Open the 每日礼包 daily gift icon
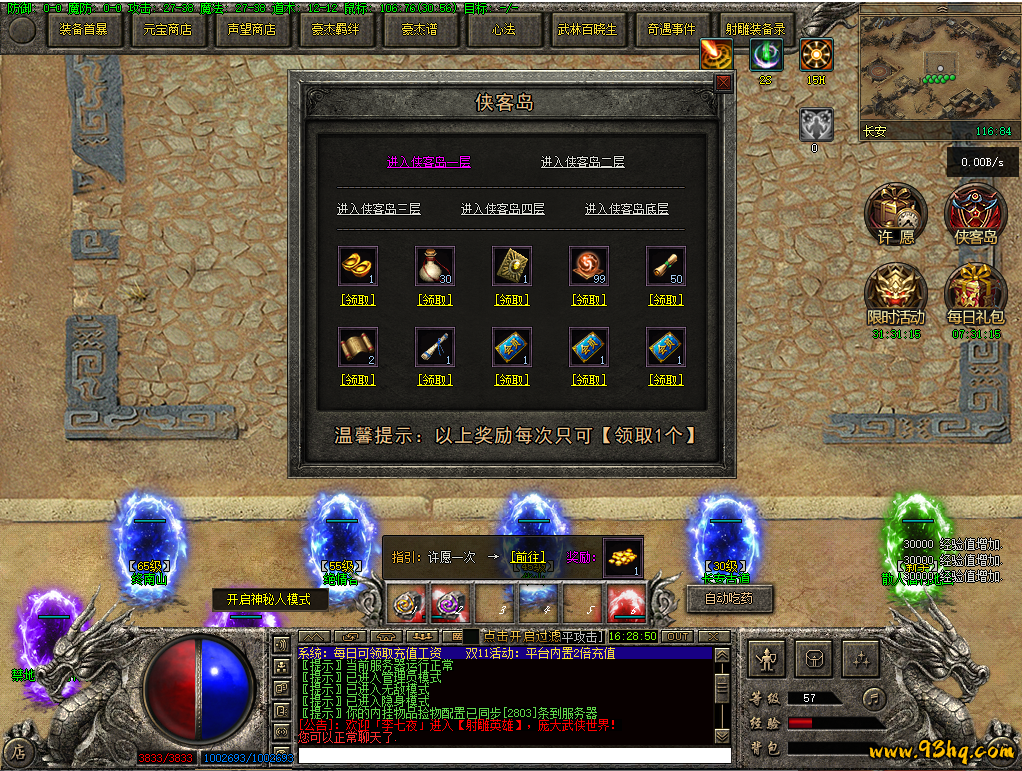The image size is (1022, 771). point(975,295)
